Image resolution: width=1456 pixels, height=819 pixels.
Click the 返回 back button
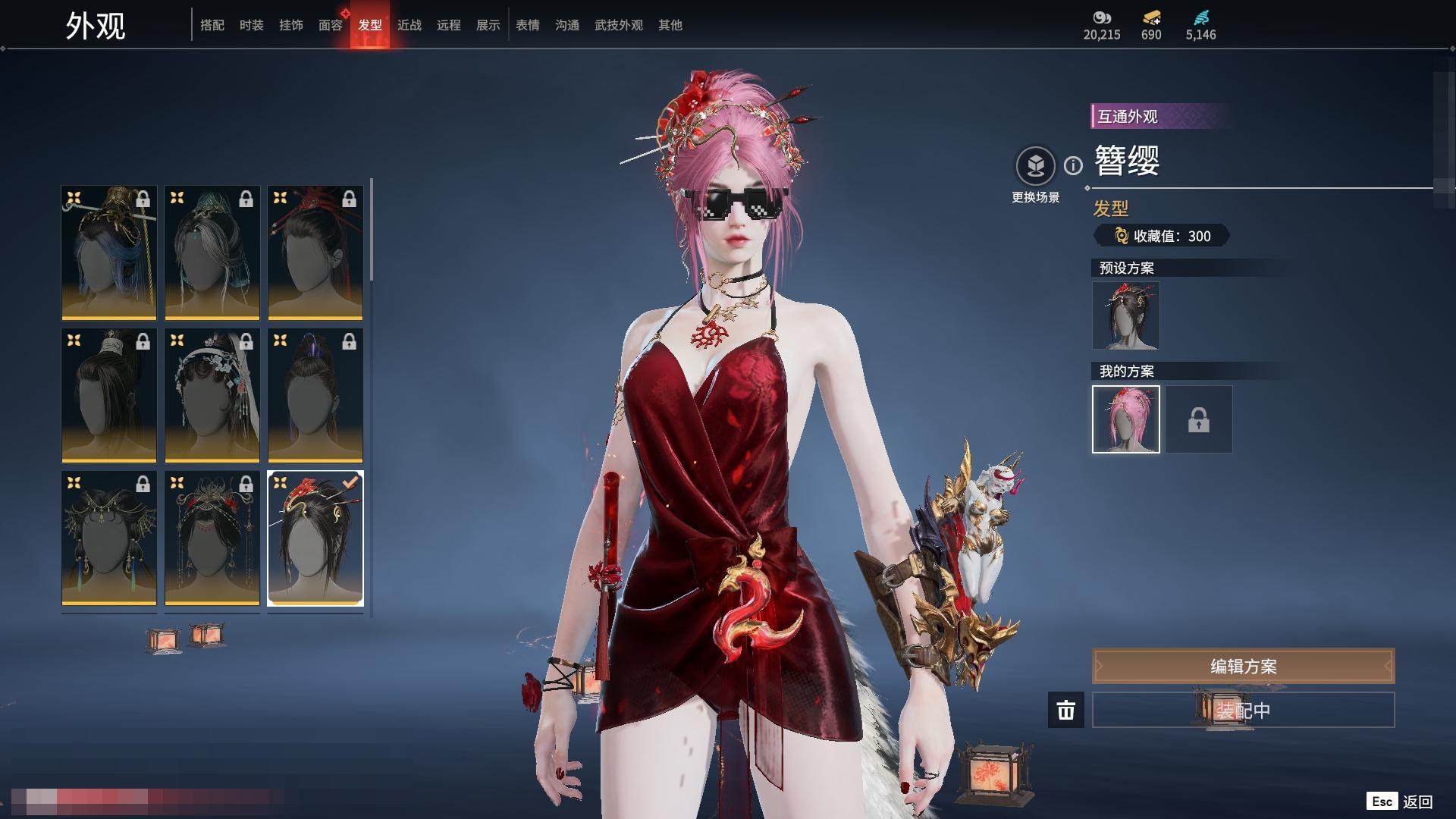(x=1417, y=802)
